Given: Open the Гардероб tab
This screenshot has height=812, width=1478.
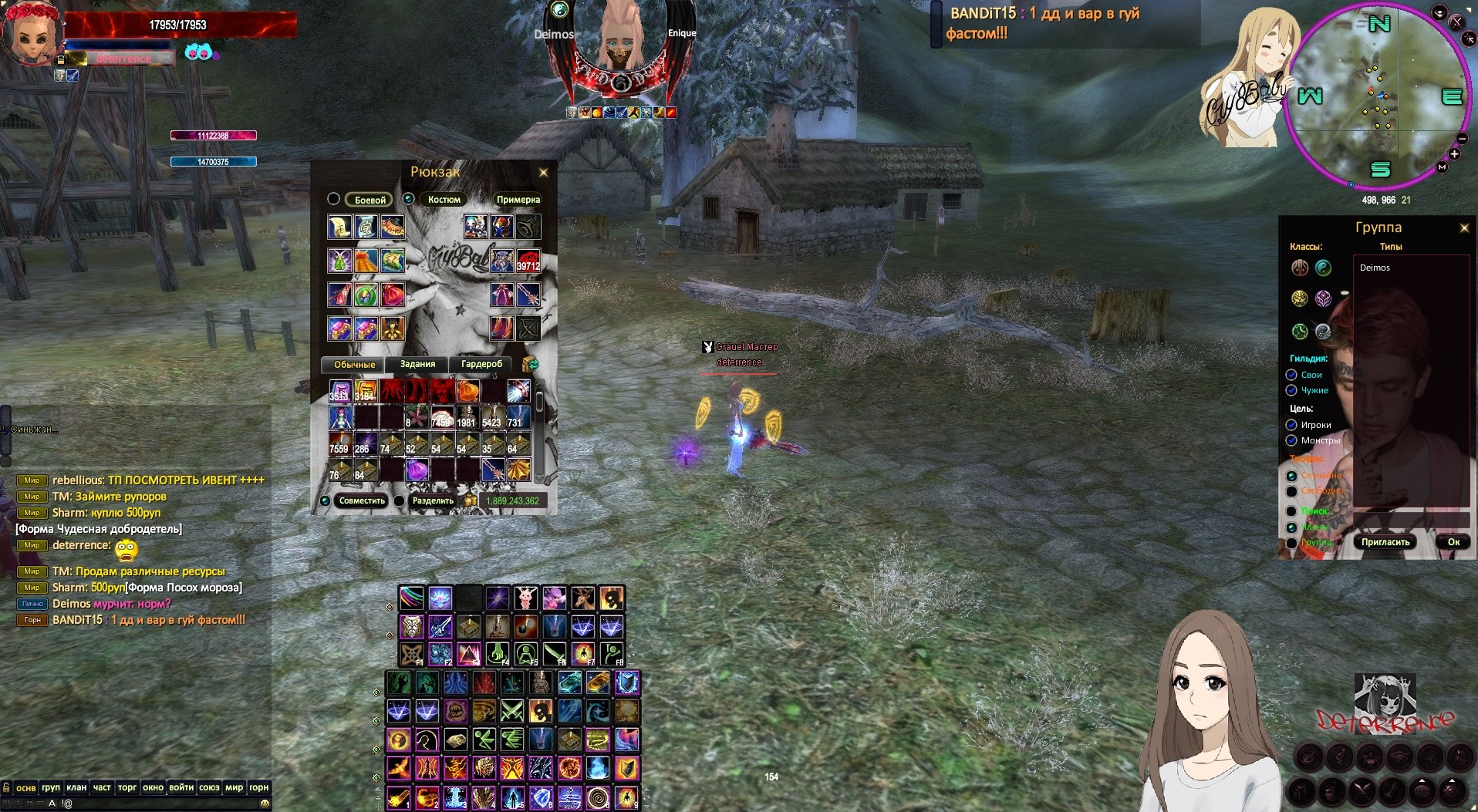Looking at the screenshot, I should click(481, 364).
